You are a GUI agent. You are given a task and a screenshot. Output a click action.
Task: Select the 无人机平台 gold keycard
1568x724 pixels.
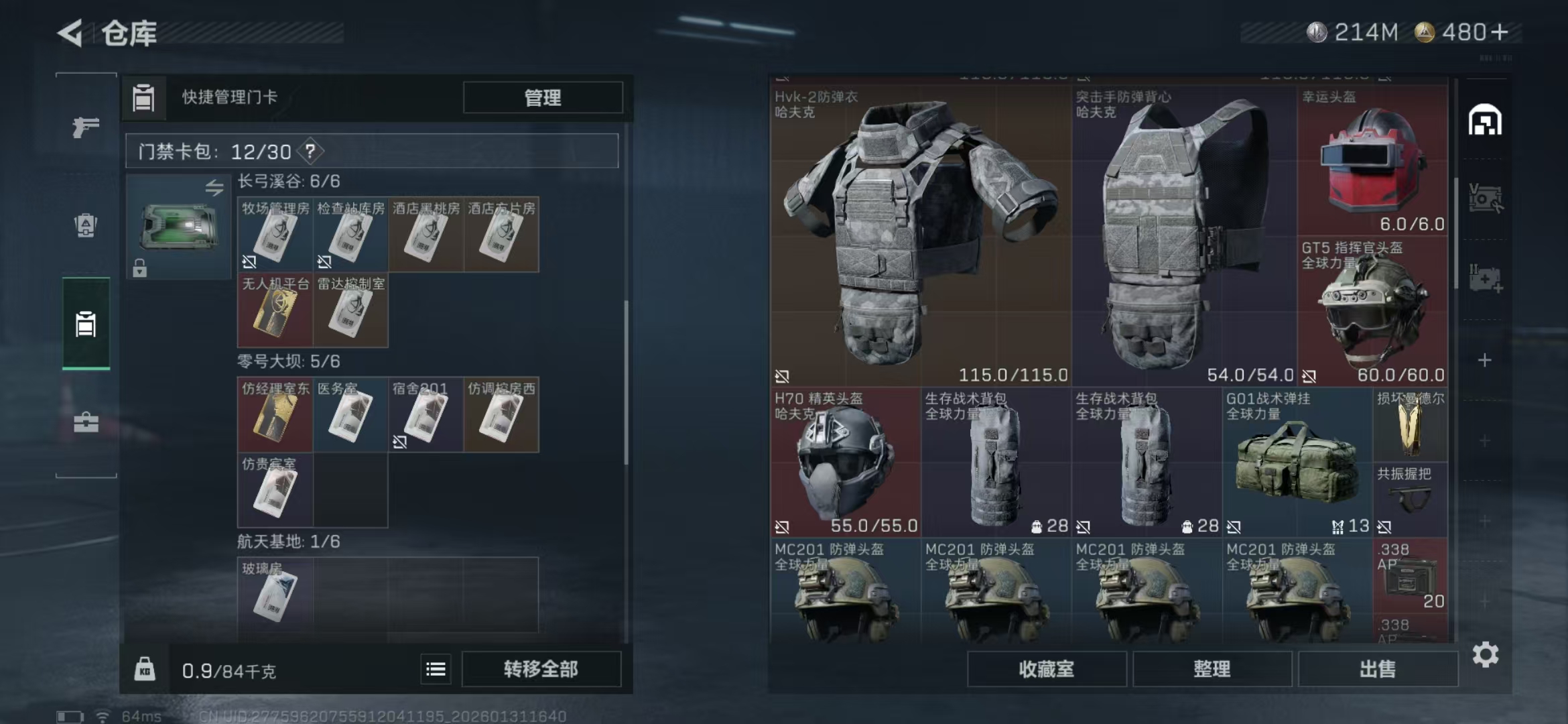[x=275, y=310]
